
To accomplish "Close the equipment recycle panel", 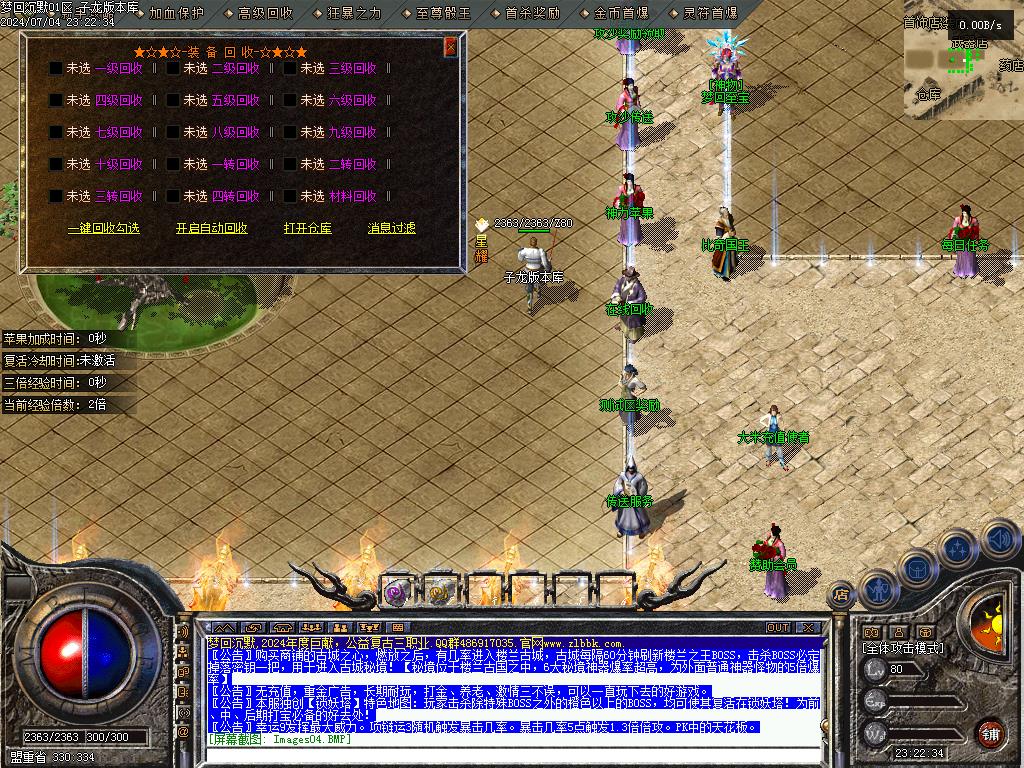I will [451, 46].
